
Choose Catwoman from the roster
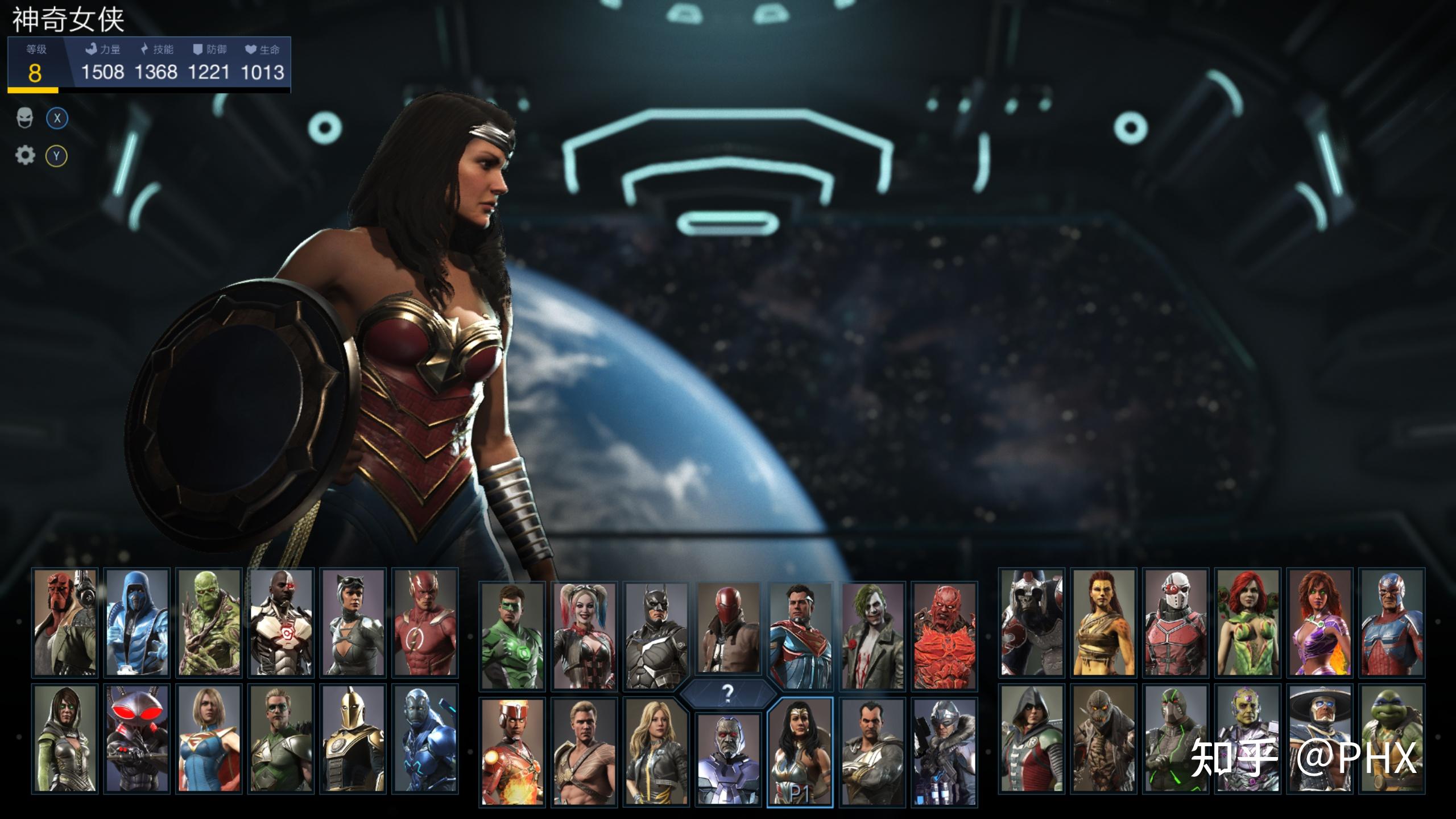pos(353,623)
